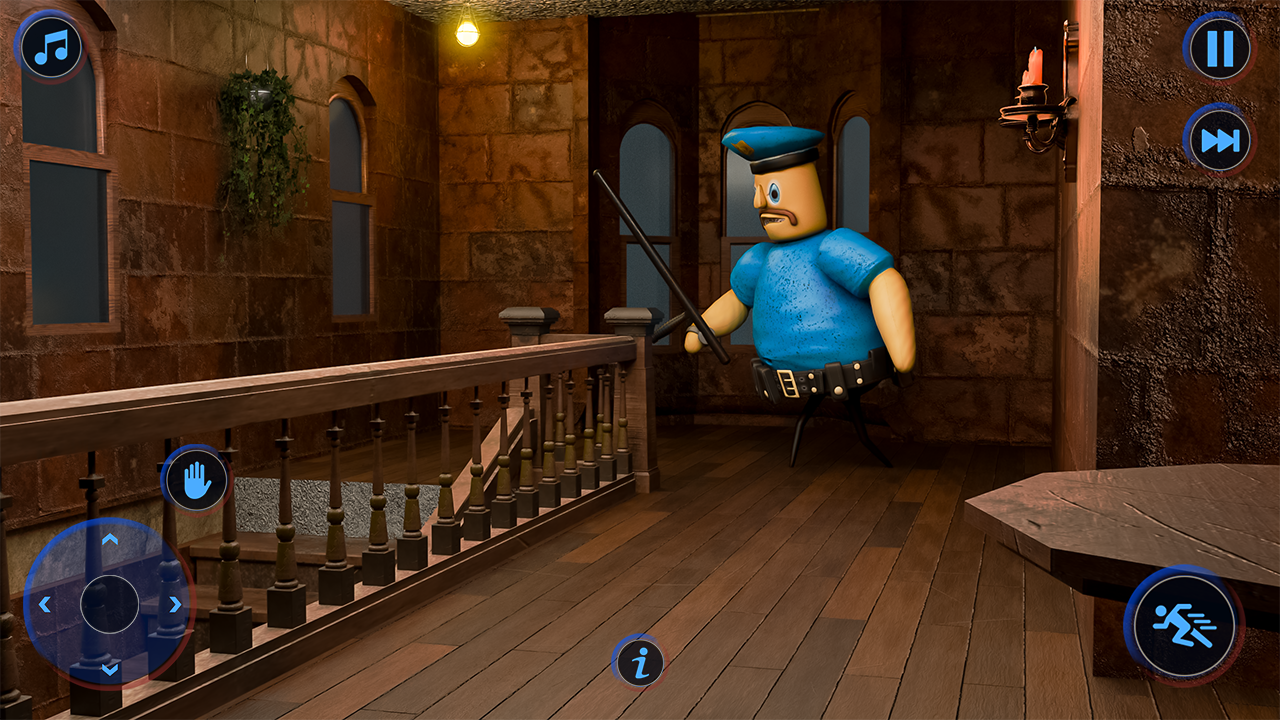
Task: Tap the musical note icon
Action: [x=50, y=45]
